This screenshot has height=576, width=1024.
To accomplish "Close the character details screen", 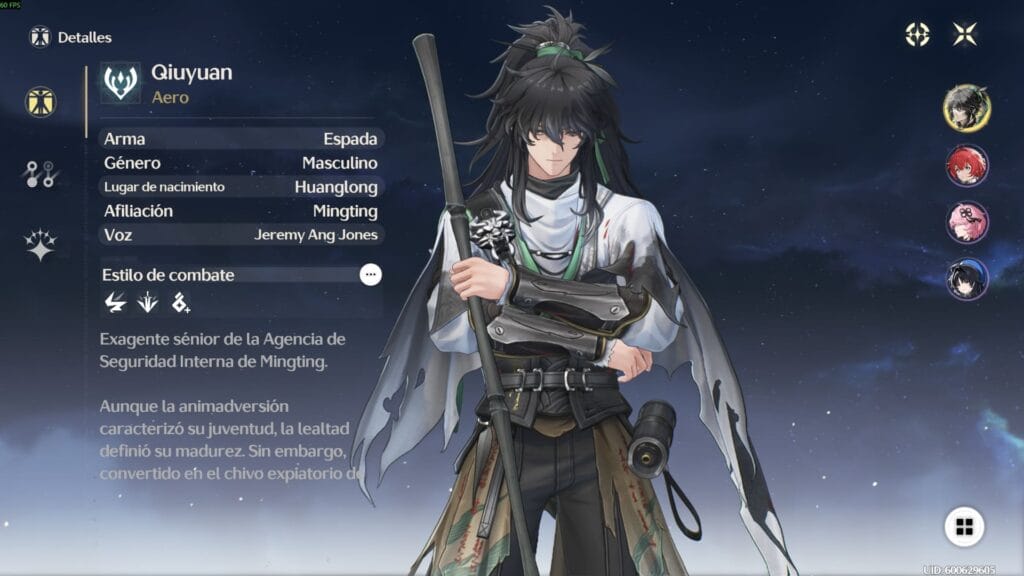I will [965, 35].
